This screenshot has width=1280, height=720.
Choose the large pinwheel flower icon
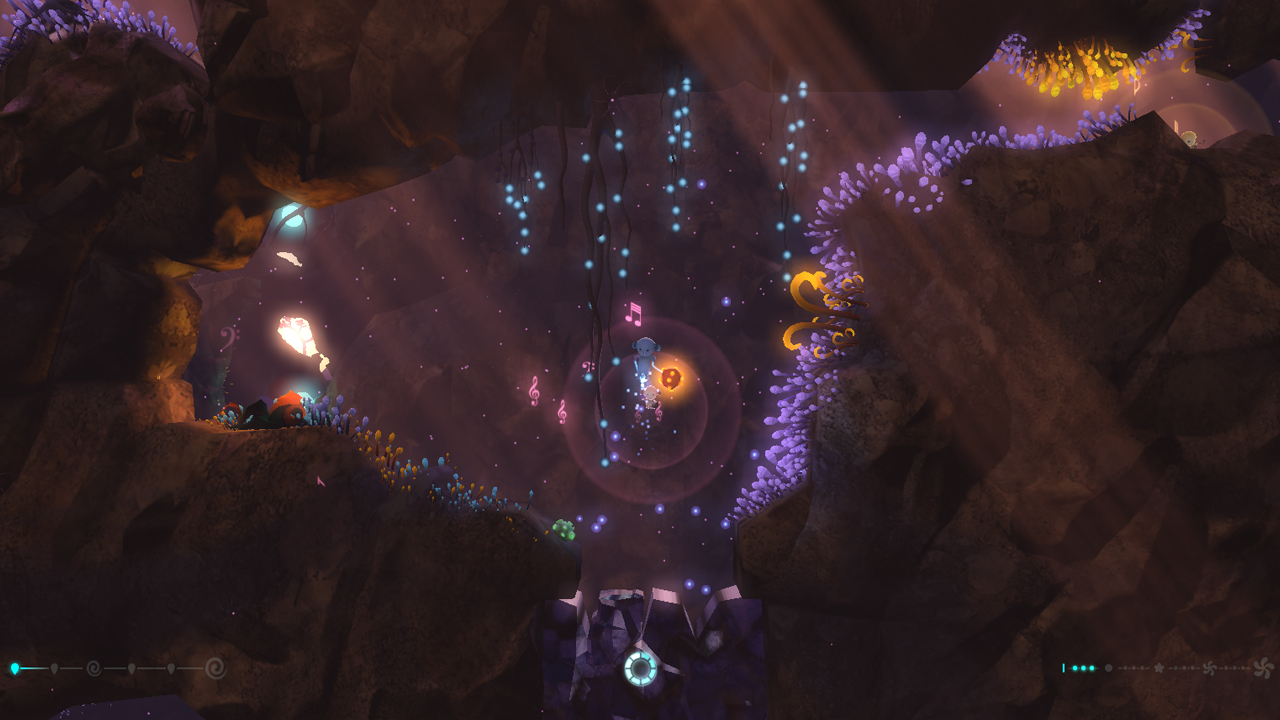tap(1263, 668)
